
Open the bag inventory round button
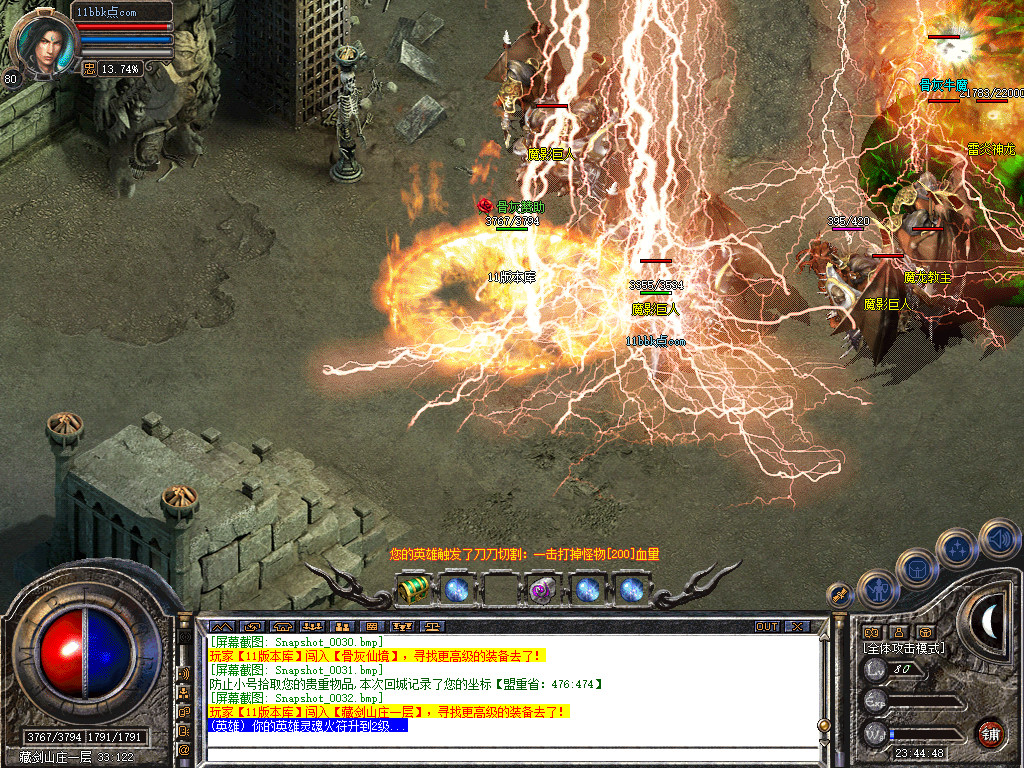[x=916, y=568]
